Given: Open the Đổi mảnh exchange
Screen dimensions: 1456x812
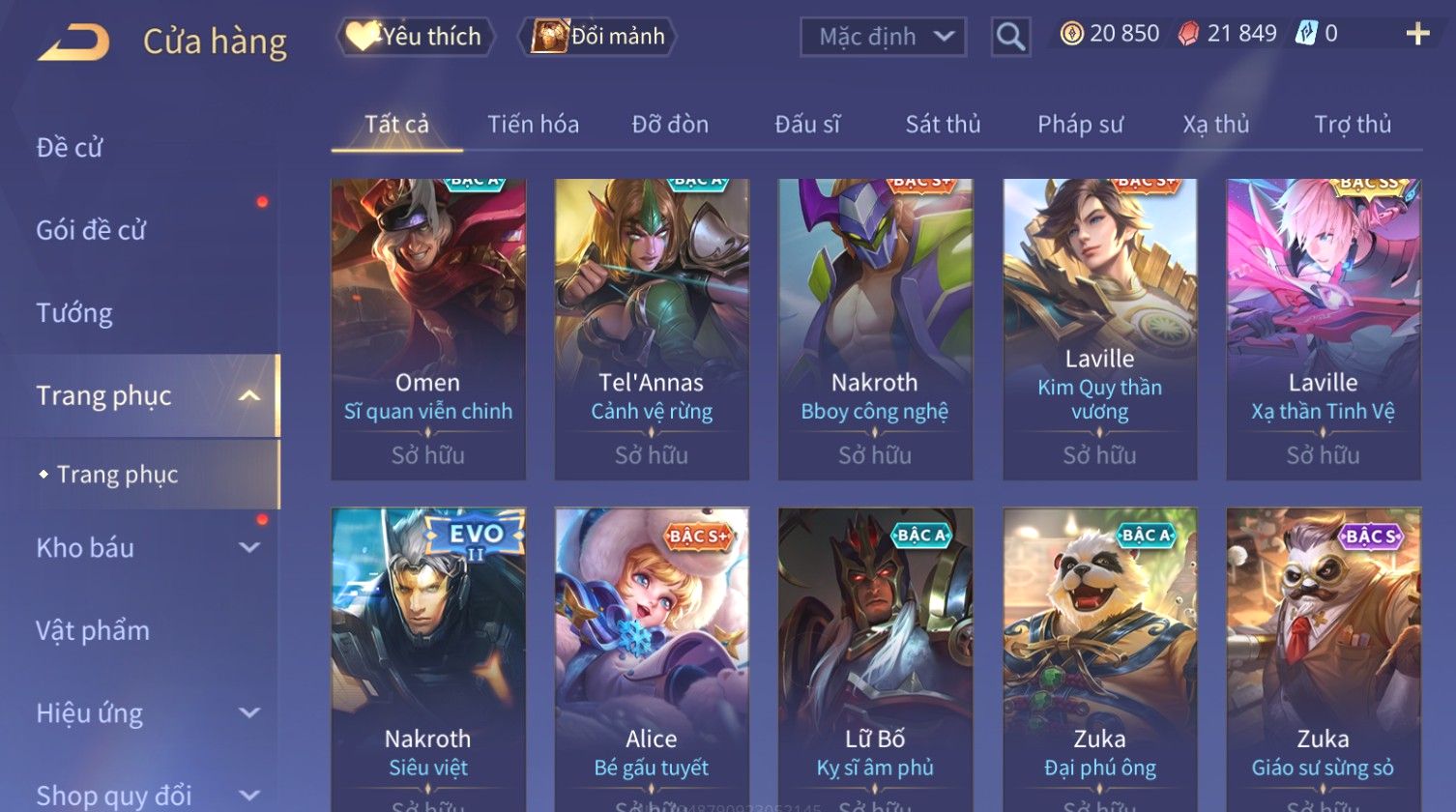Looking at the screenshot, I should (x=599, y=37).
